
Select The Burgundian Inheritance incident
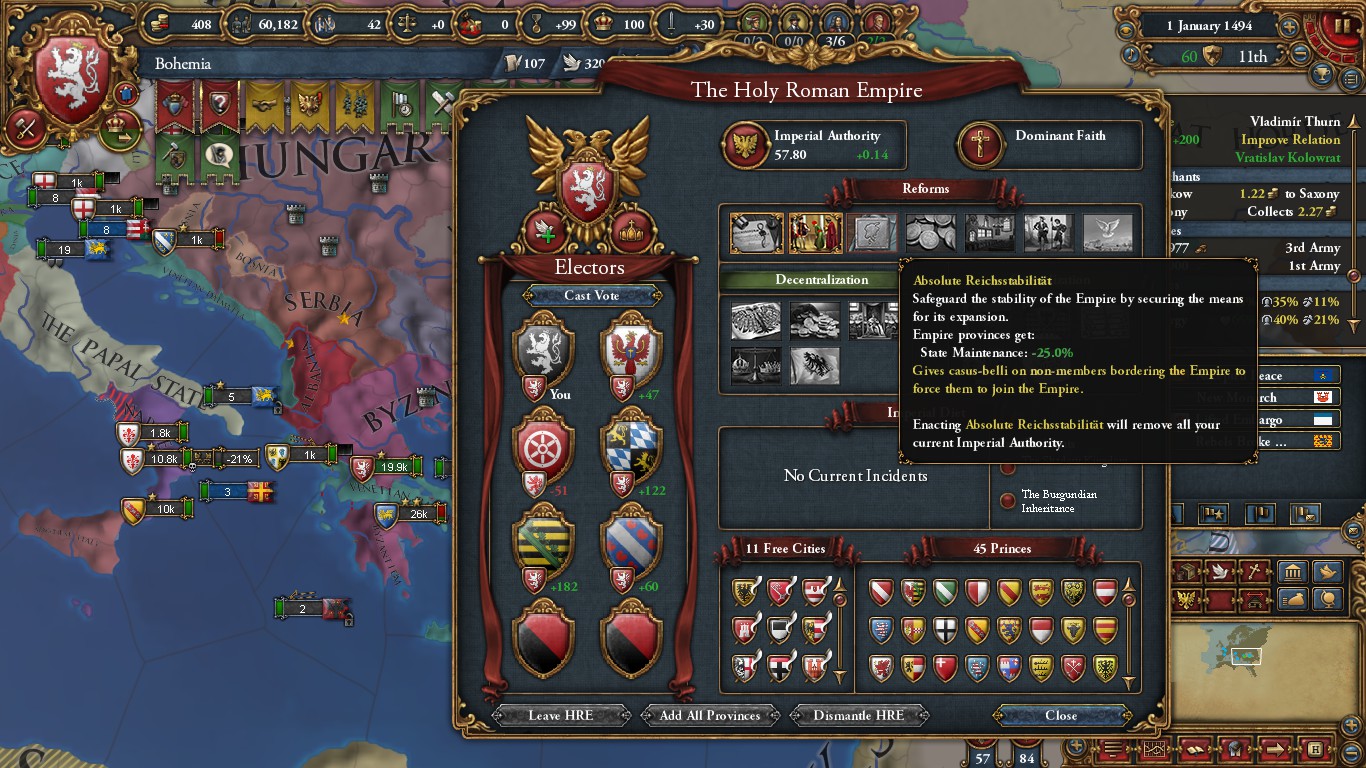click(1047, 501)
